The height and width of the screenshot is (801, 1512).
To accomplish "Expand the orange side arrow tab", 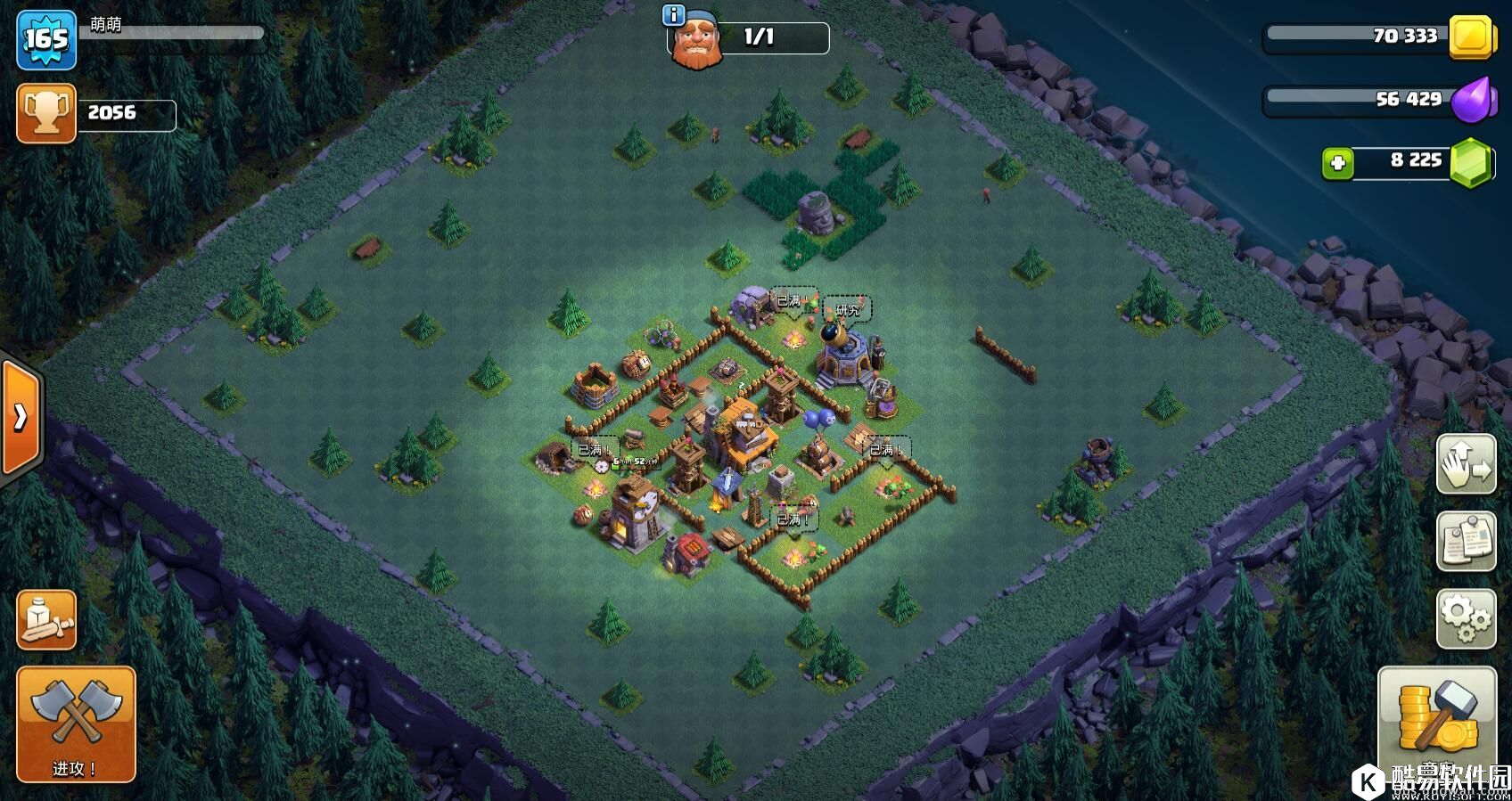I will (21, 418).
